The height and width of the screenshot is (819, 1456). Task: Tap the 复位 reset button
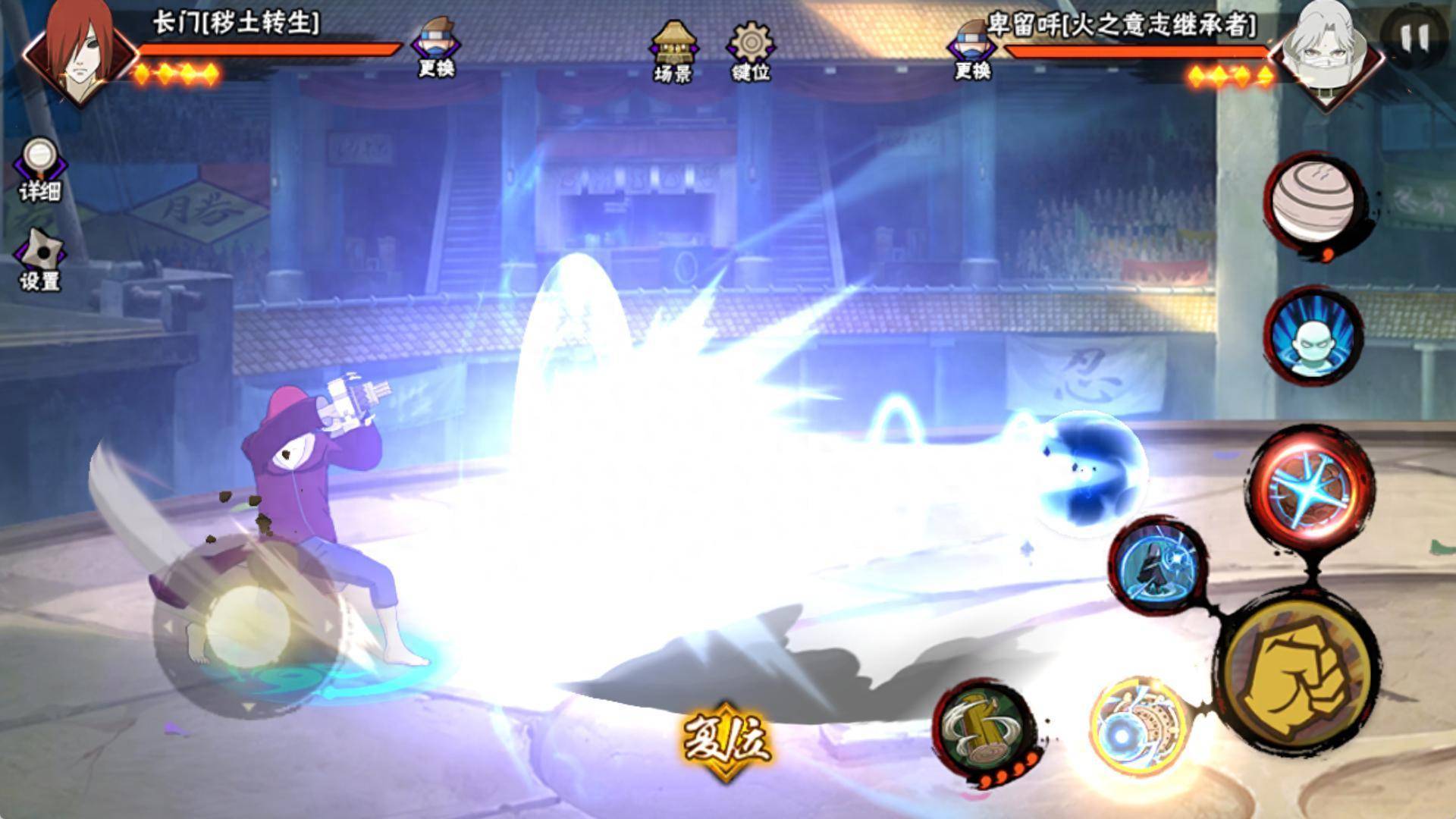pos(726,739)
